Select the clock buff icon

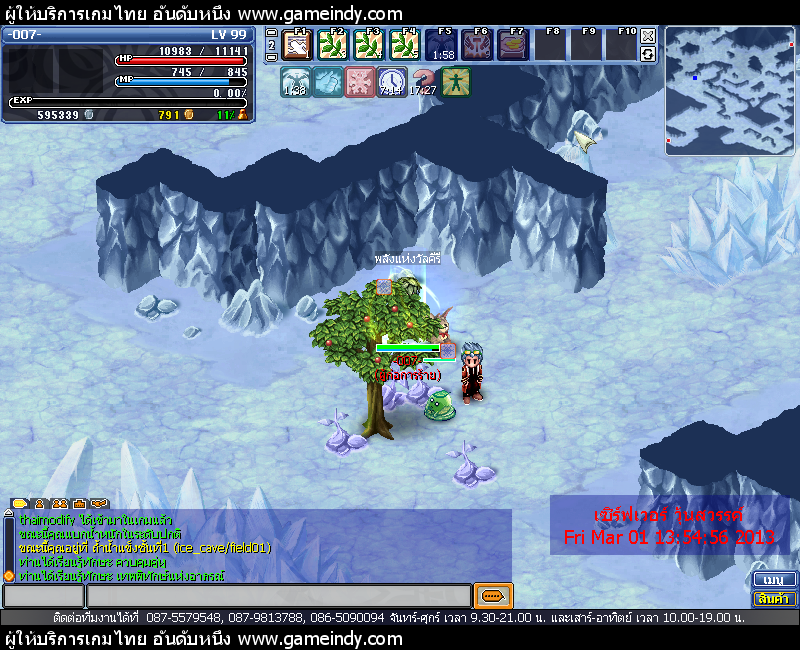click(391, 82)
